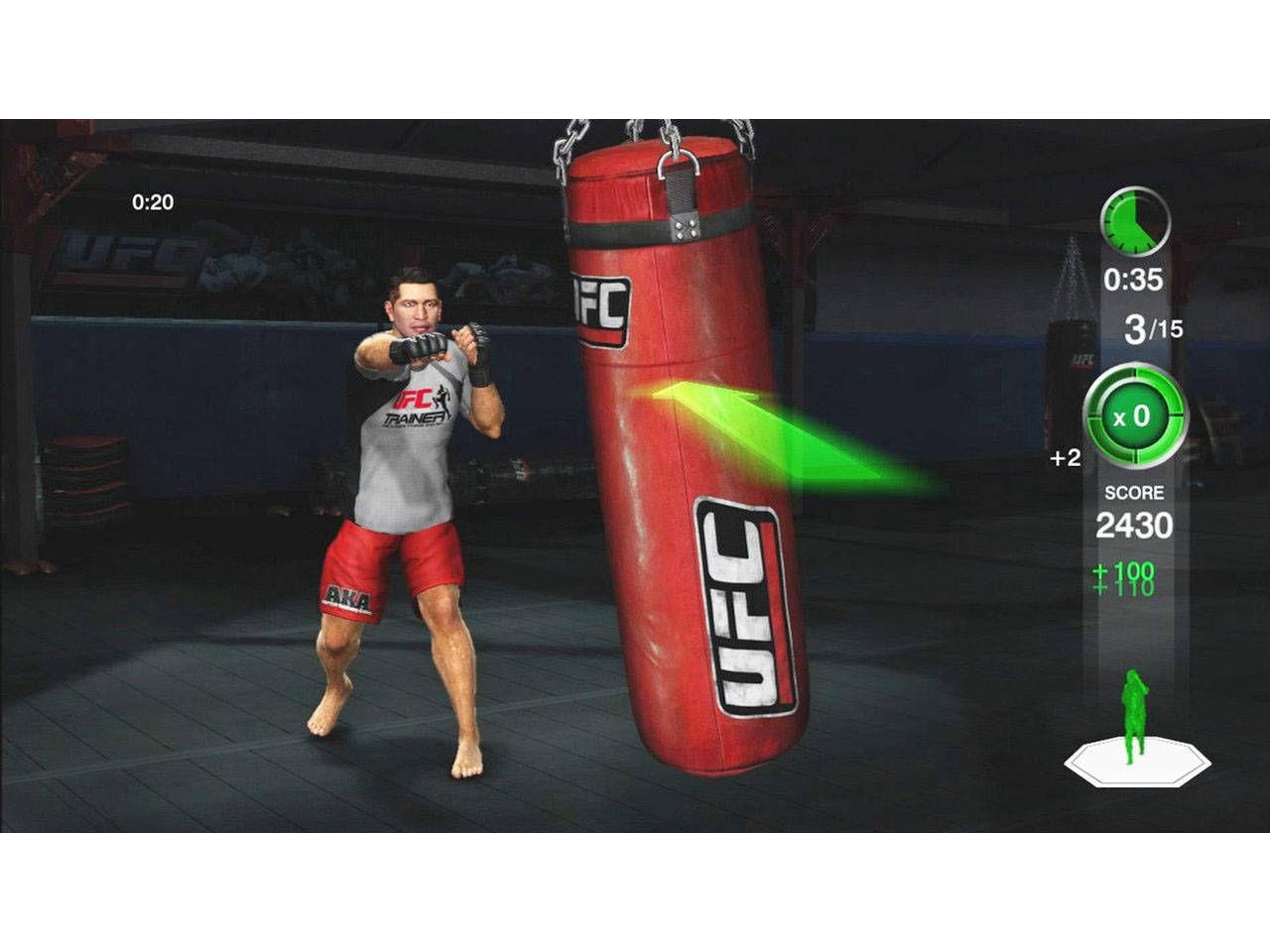
Task: Toggle the 0:20 rest timer display
Action: (x=151, y=203)
